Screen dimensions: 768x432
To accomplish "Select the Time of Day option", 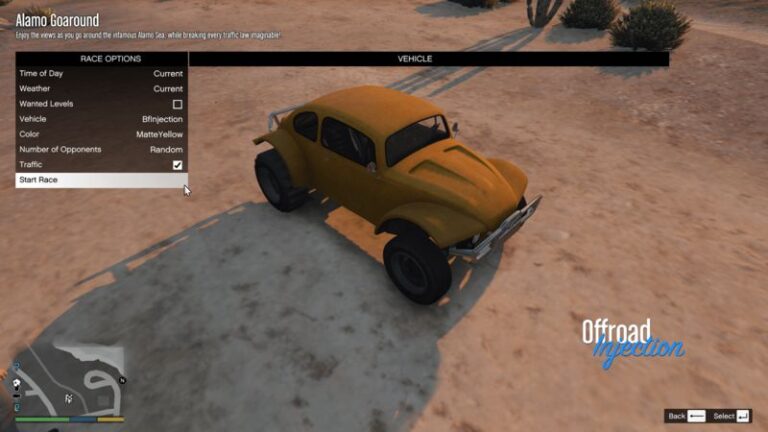I will 101,74.
